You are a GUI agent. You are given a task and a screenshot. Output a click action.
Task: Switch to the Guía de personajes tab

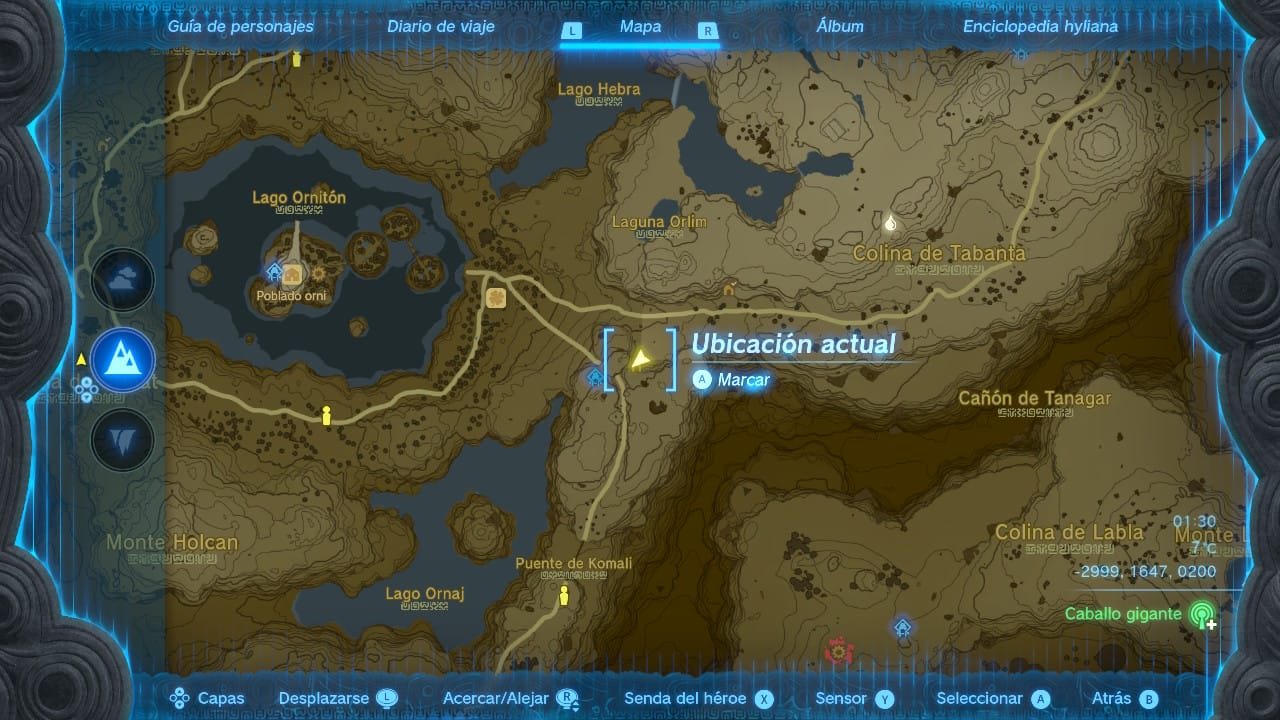[x=240, y=27]
